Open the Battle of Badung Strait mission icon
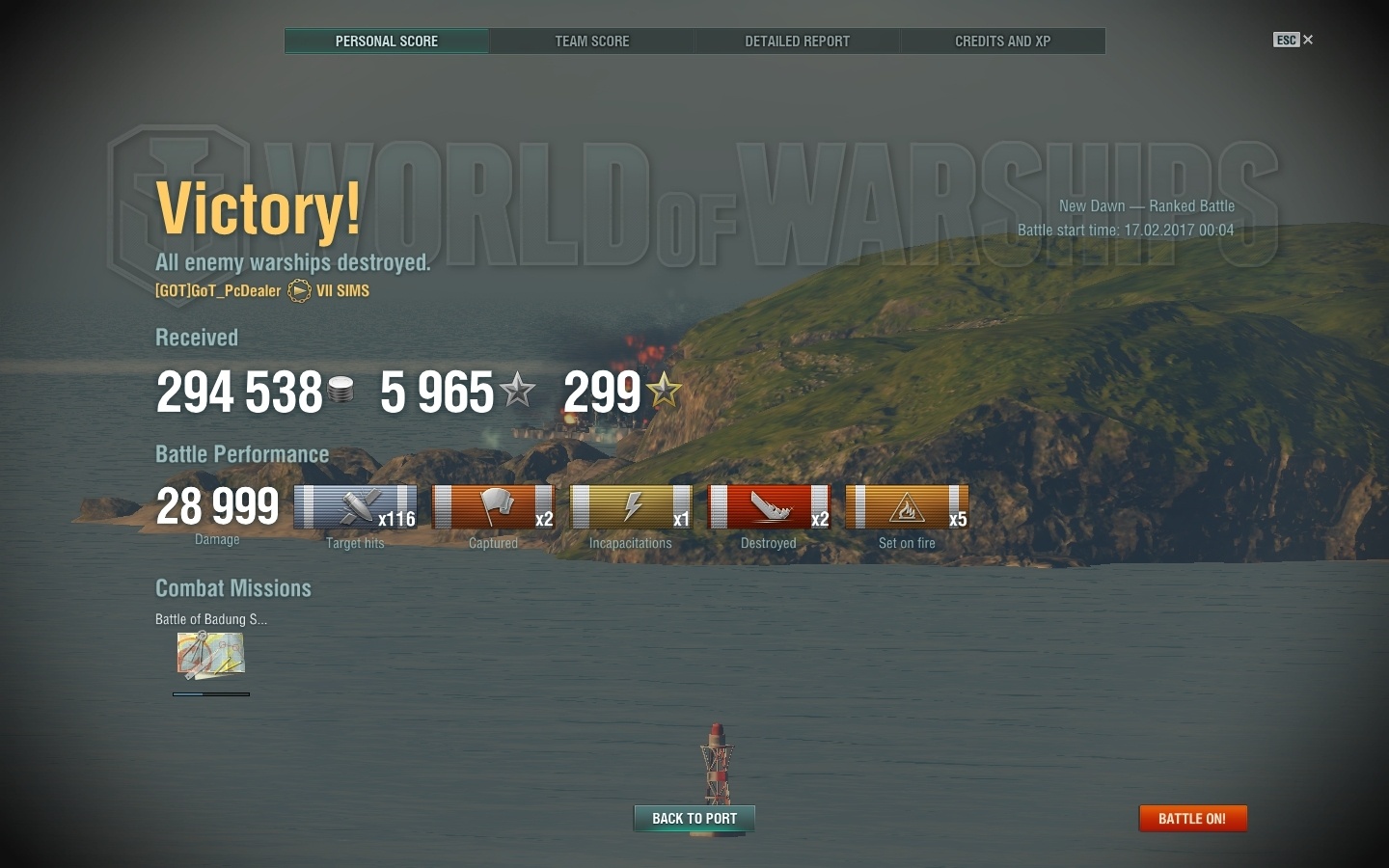The width and height of the screenshot is (1389, 868). [210, 656]
